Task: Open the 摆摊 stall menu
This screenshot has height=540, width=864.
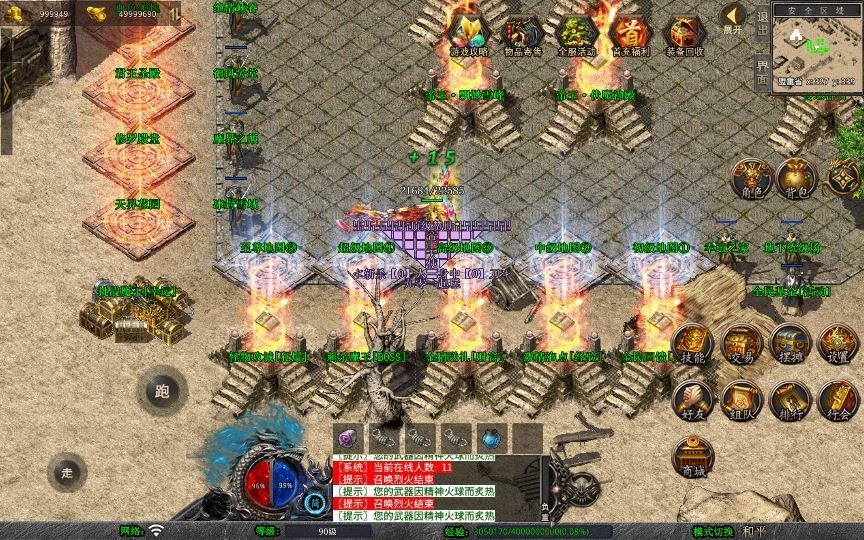Action: [790, 344]
